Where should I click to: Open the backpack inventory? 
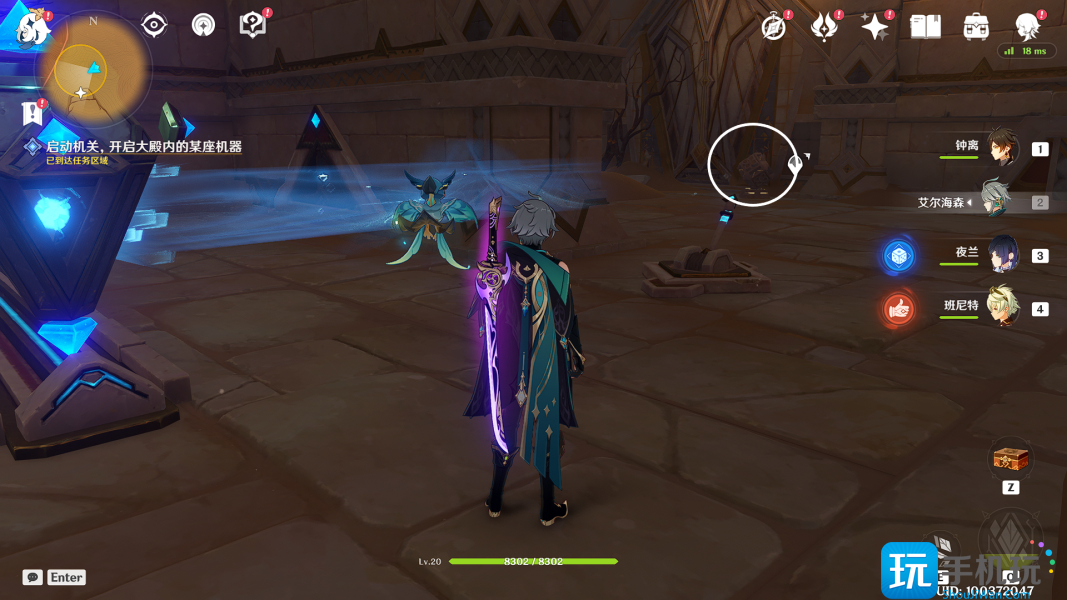976,27
